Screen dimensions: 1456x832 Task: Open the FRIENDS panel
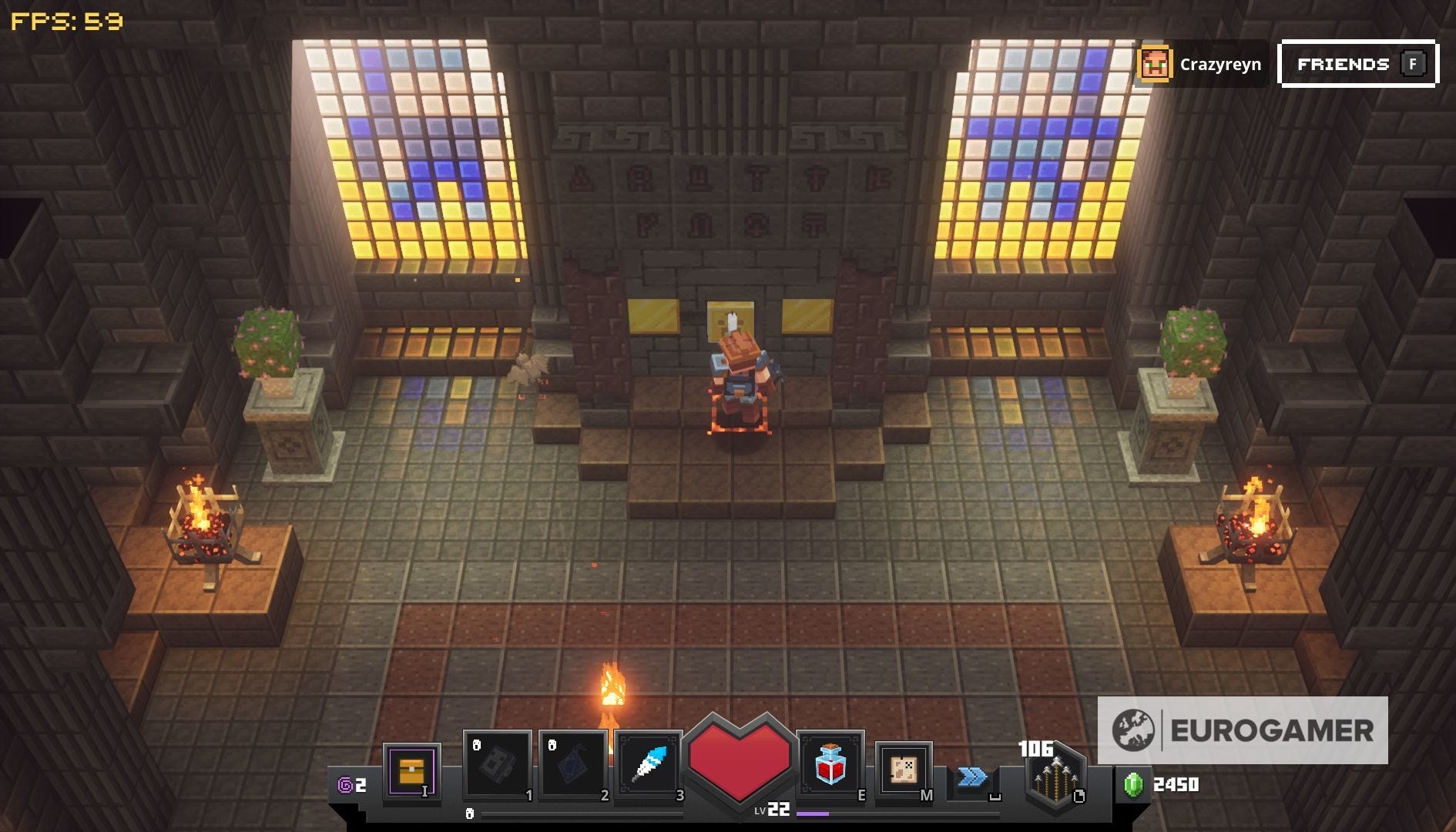(x=1357, y=64)
